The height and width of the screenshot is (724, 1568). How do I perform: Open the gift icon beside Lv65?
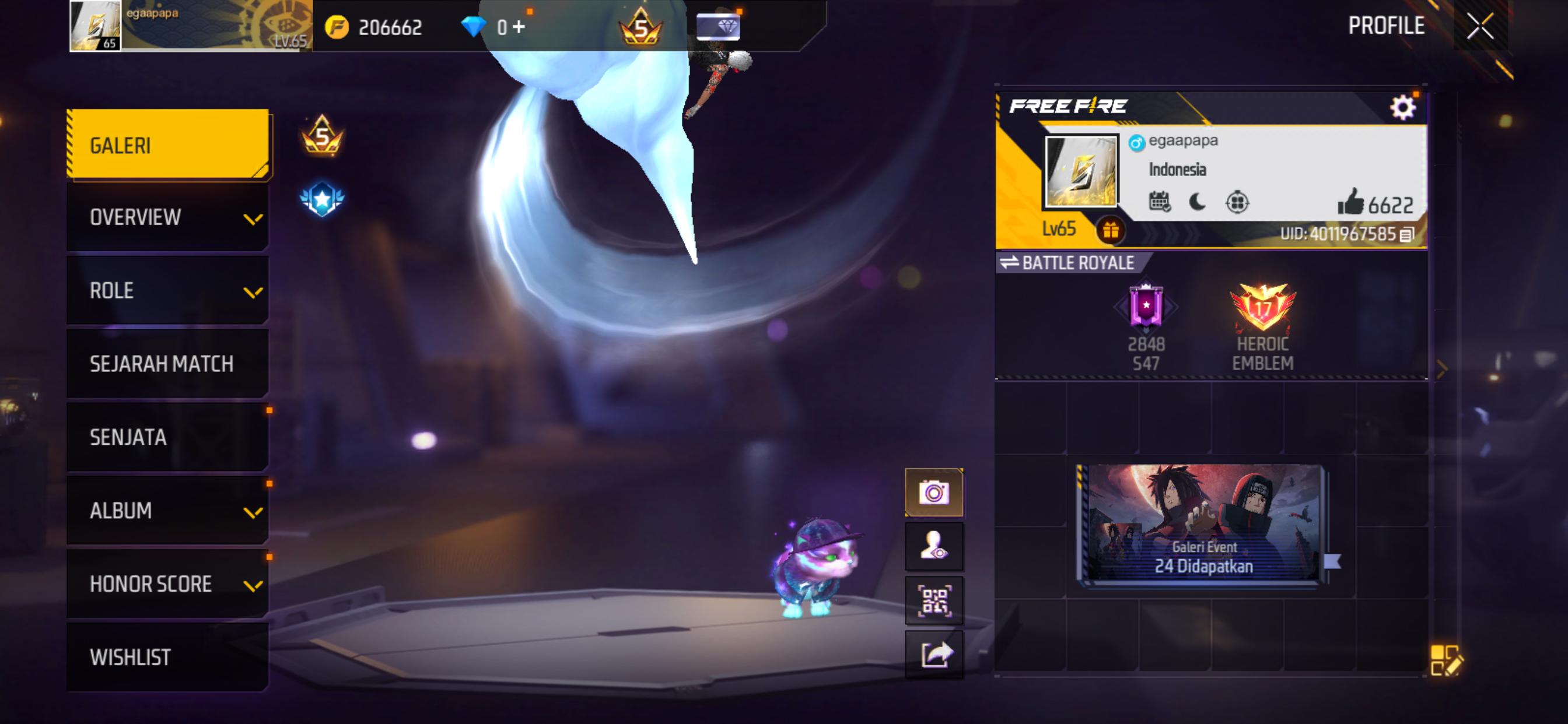click(x=1110, y=231)
